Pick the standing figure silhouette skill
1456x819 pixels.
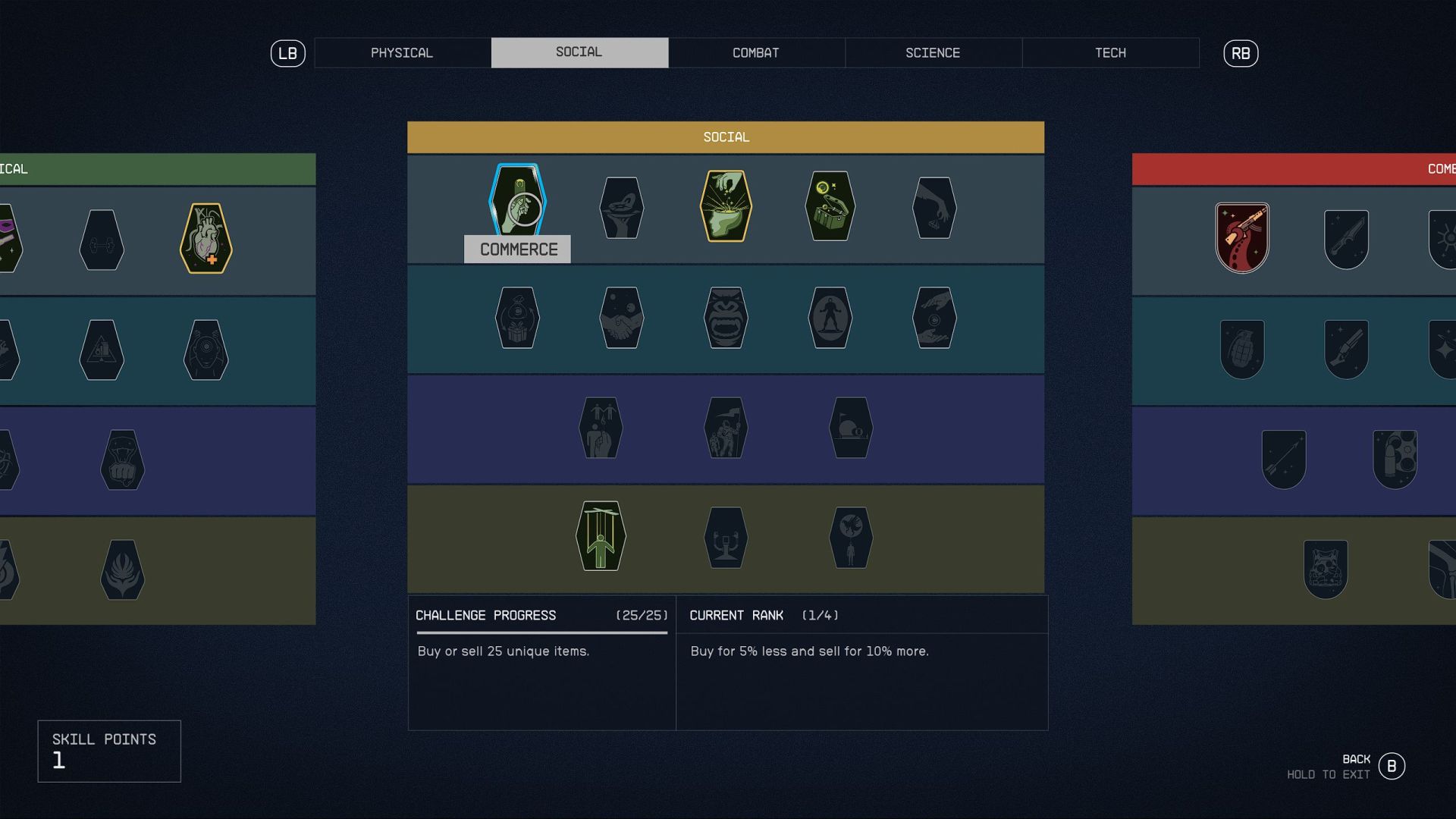(830, 318)
